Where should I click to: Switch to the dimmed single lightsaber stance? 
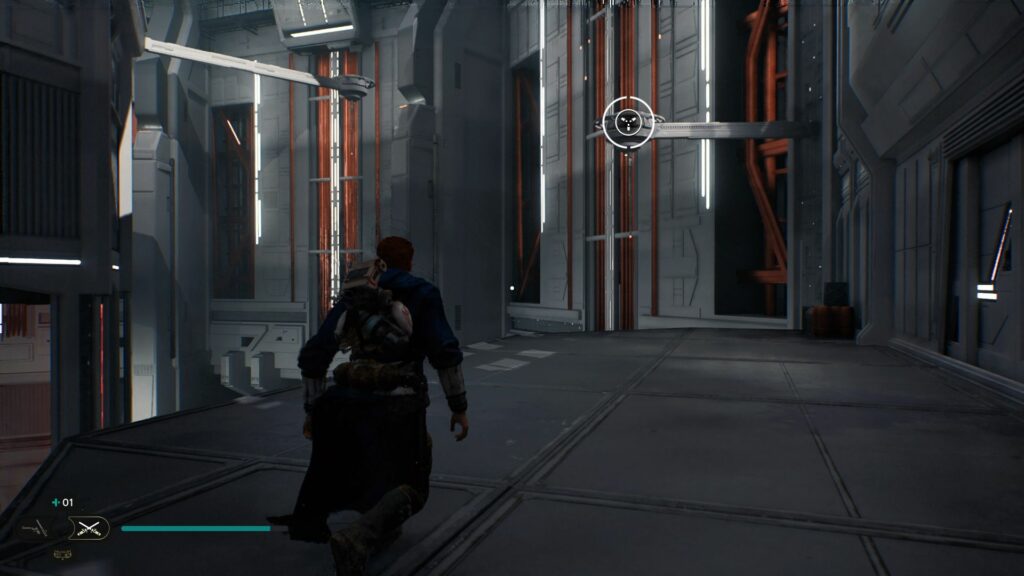pos(36,528)
